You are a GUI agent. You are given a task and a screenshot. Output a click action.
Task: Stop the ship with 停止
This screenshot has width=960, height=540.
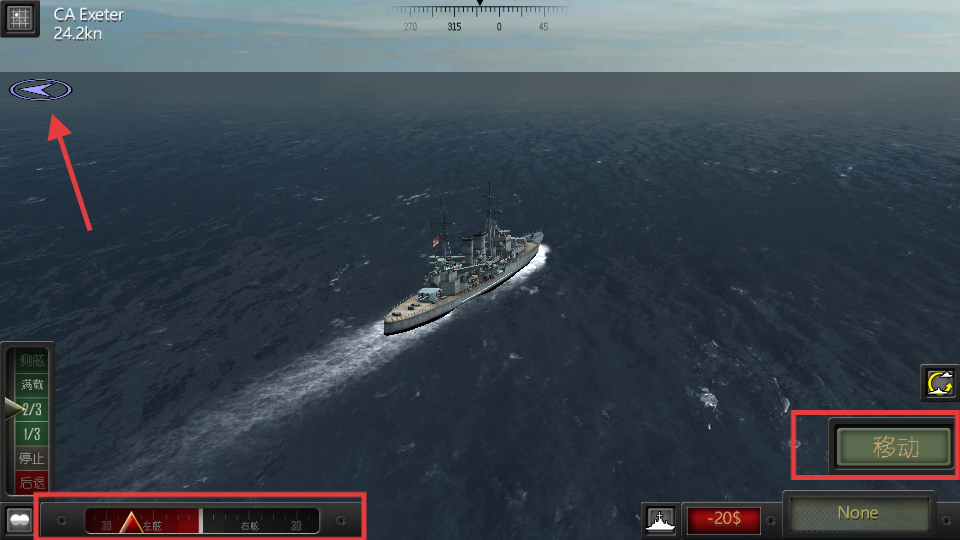33,459
